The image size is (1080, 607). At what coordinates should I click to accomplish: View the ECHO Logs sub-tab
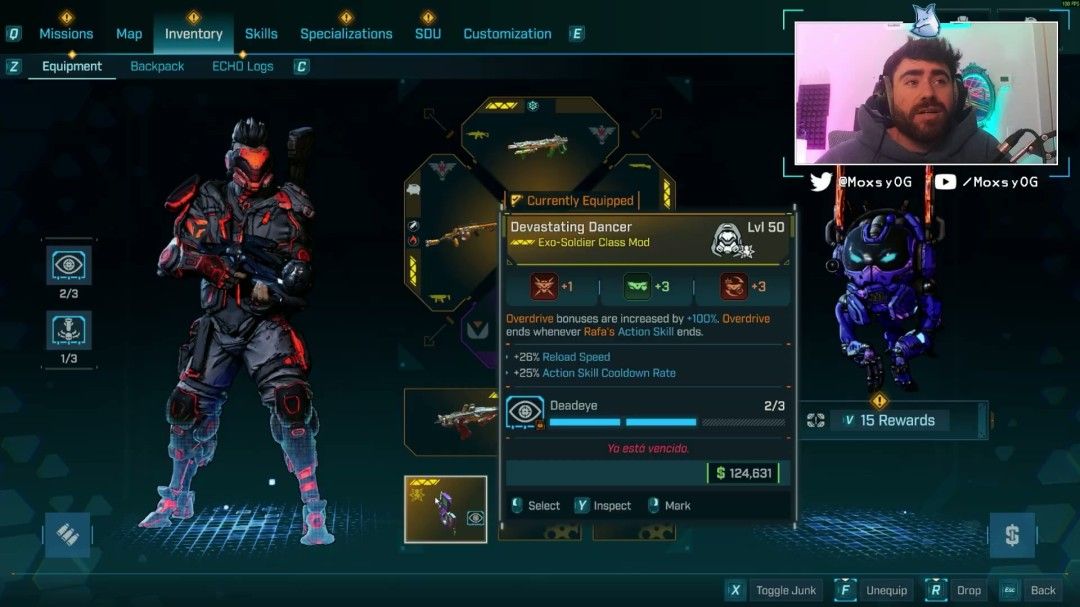(x=242, y=67)
